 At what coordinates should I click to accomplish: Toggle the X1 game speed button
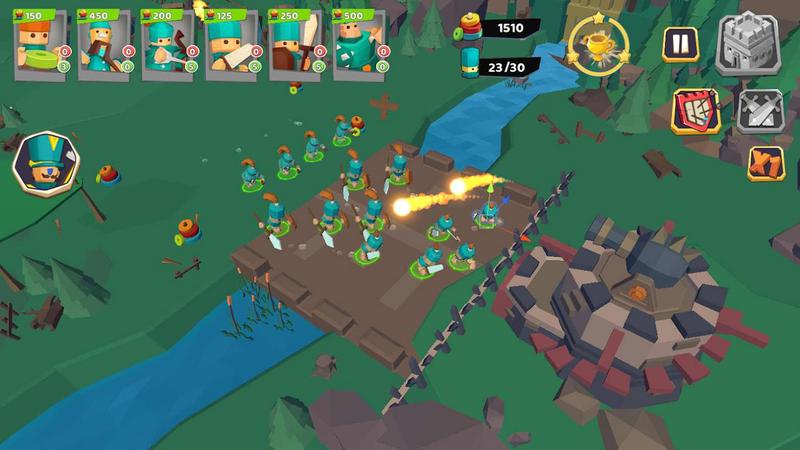click(765, 163)
